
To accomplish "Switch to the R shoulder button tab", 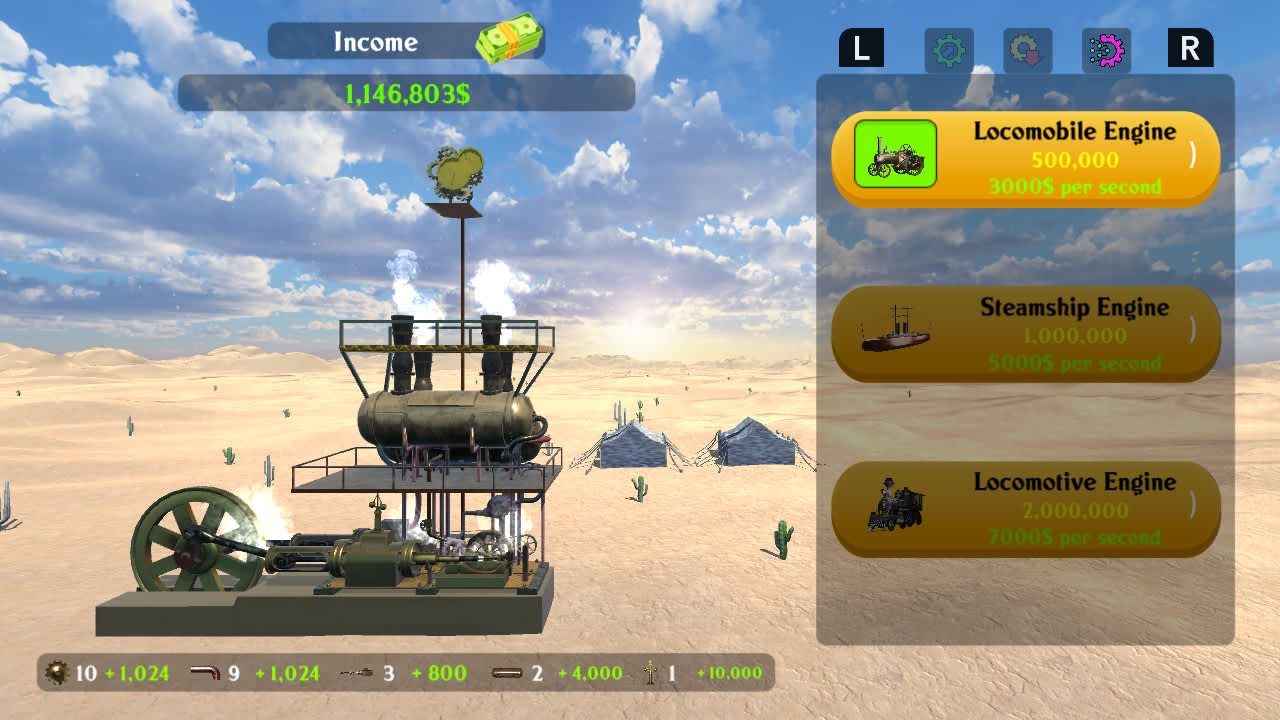I will click(1190, 47).
